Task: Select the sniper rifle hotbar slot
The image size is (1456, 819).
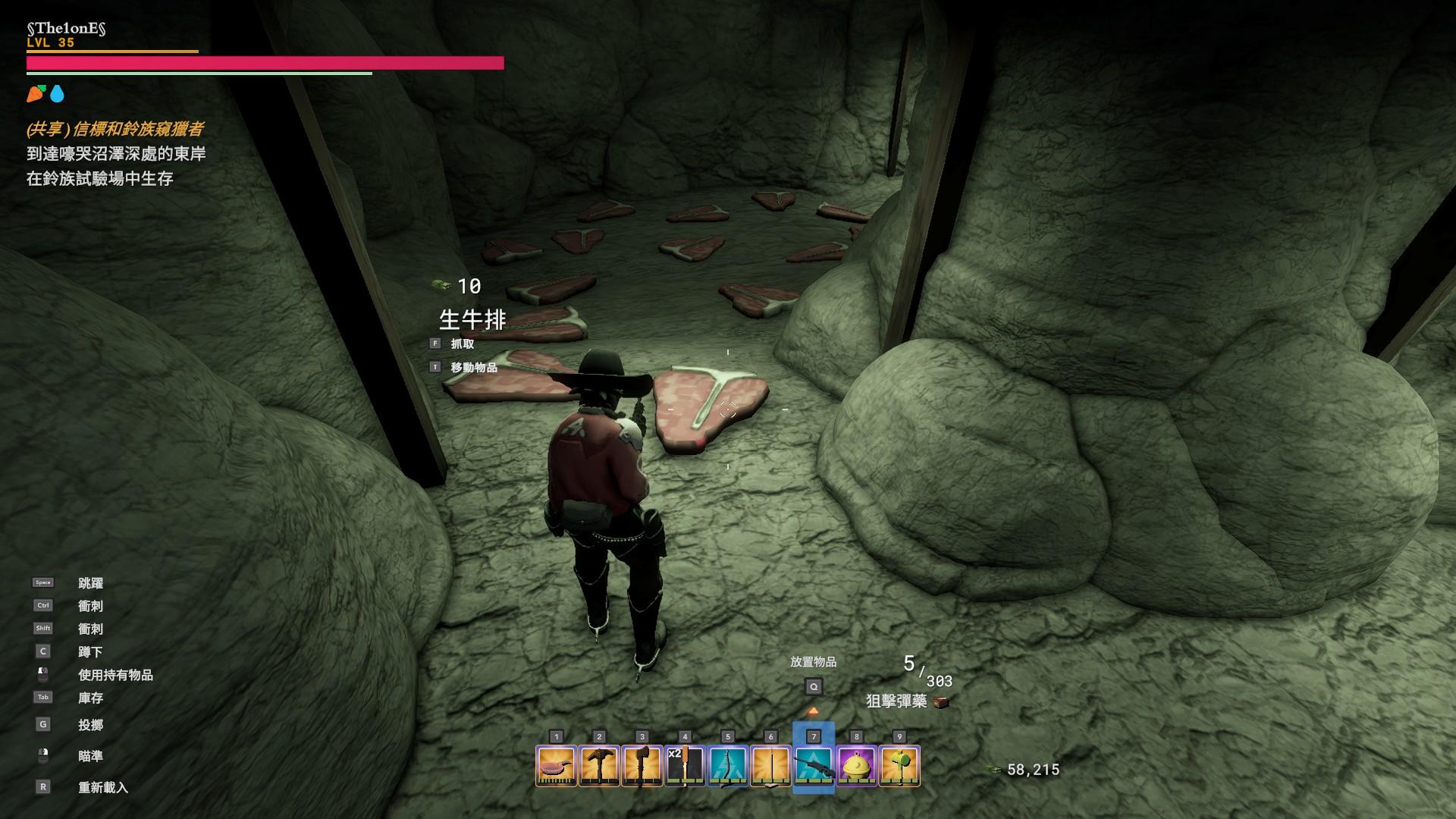Action: (x=814, y=766)
